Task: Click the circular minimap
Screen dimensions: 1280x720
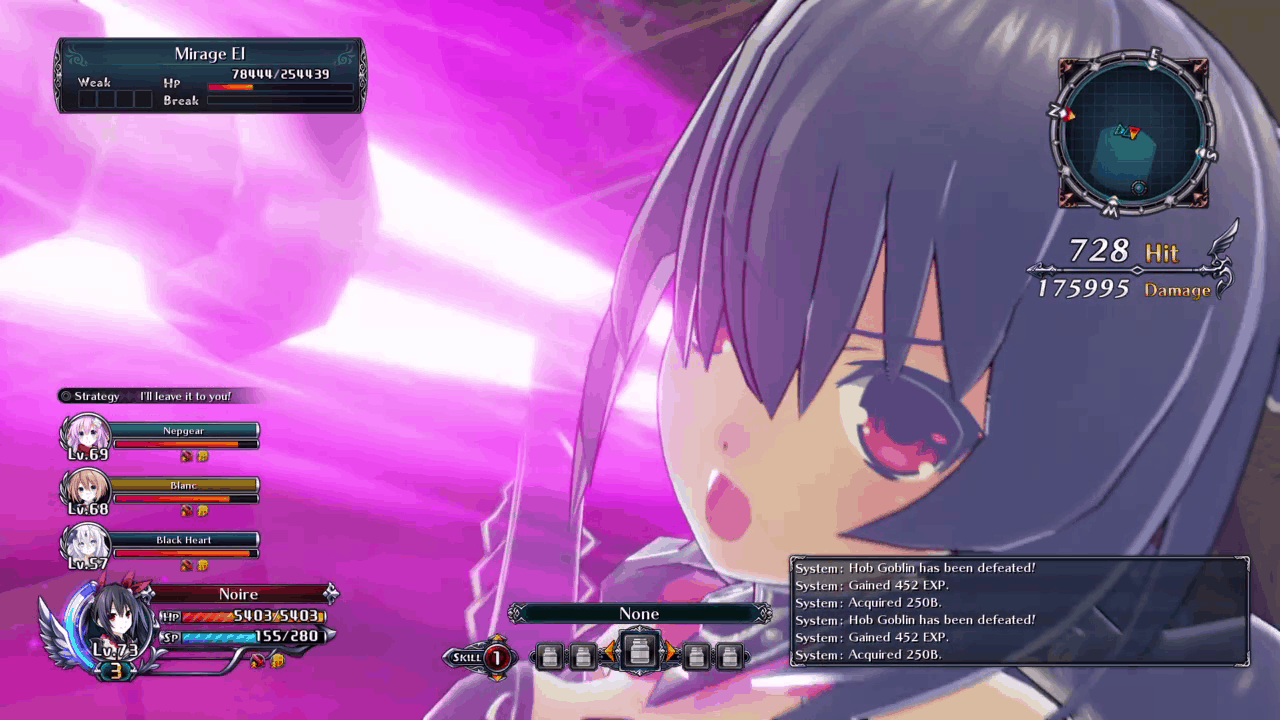Action: (x=1132, y=134)
